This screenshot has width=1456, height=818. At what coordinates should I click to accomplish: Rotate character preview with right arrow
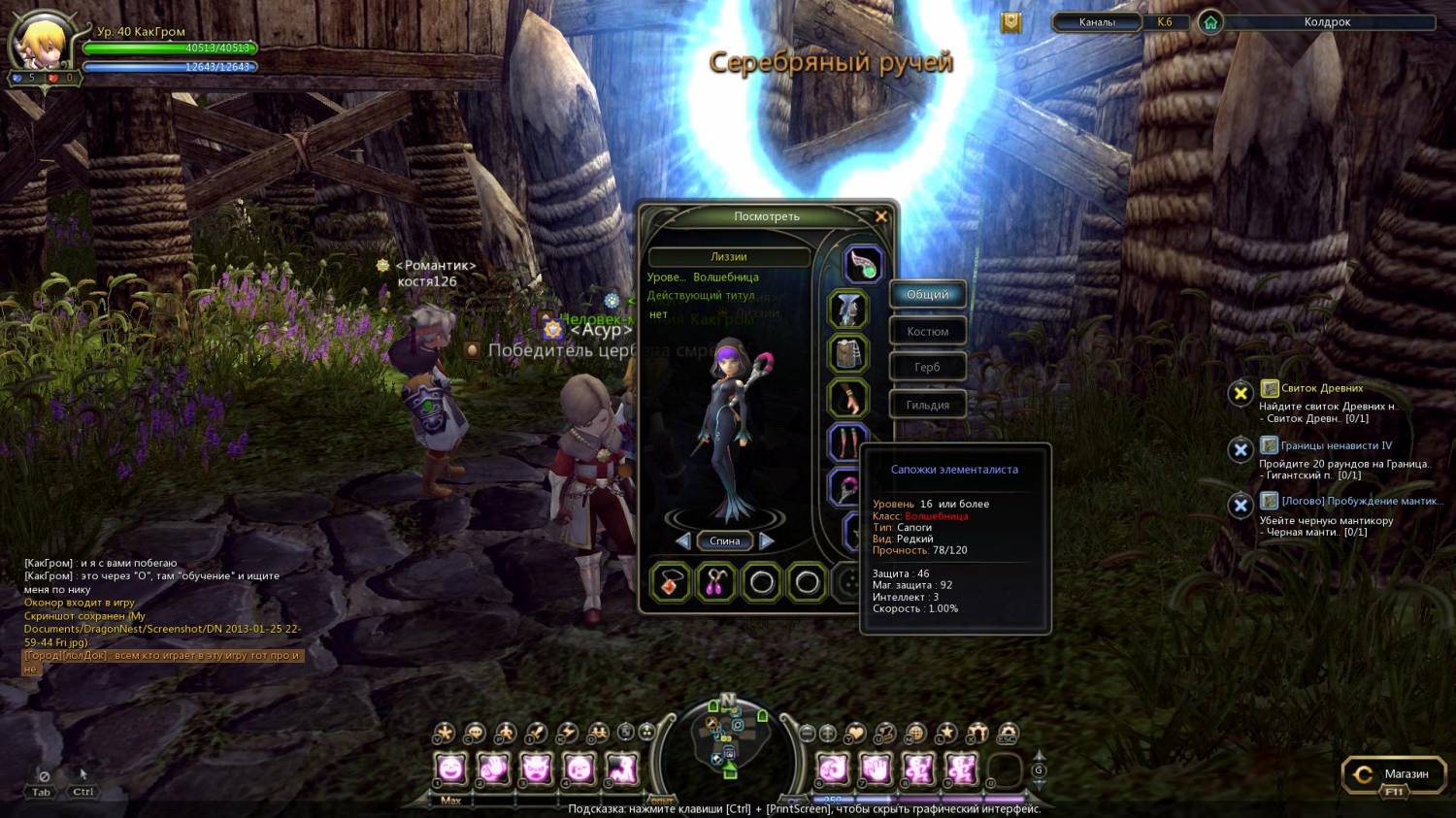(767, 540)
